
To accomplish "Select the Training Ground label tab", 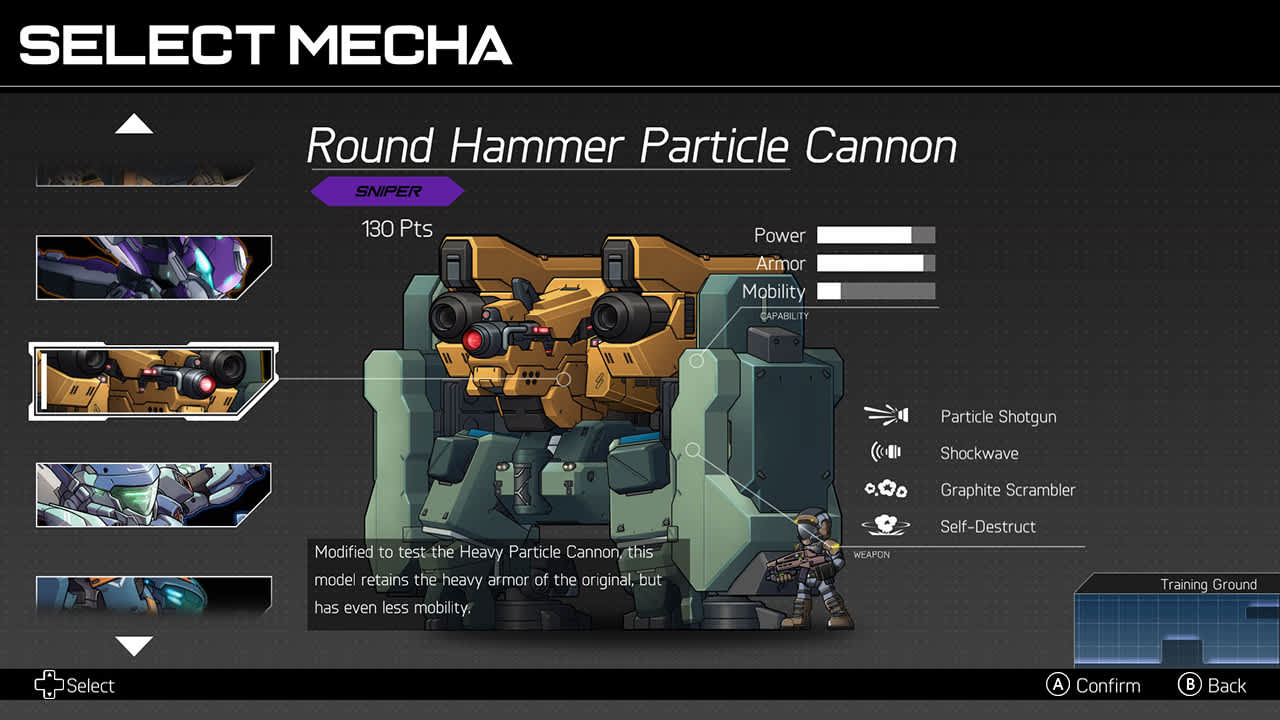I will click(x=1209, y=584).
